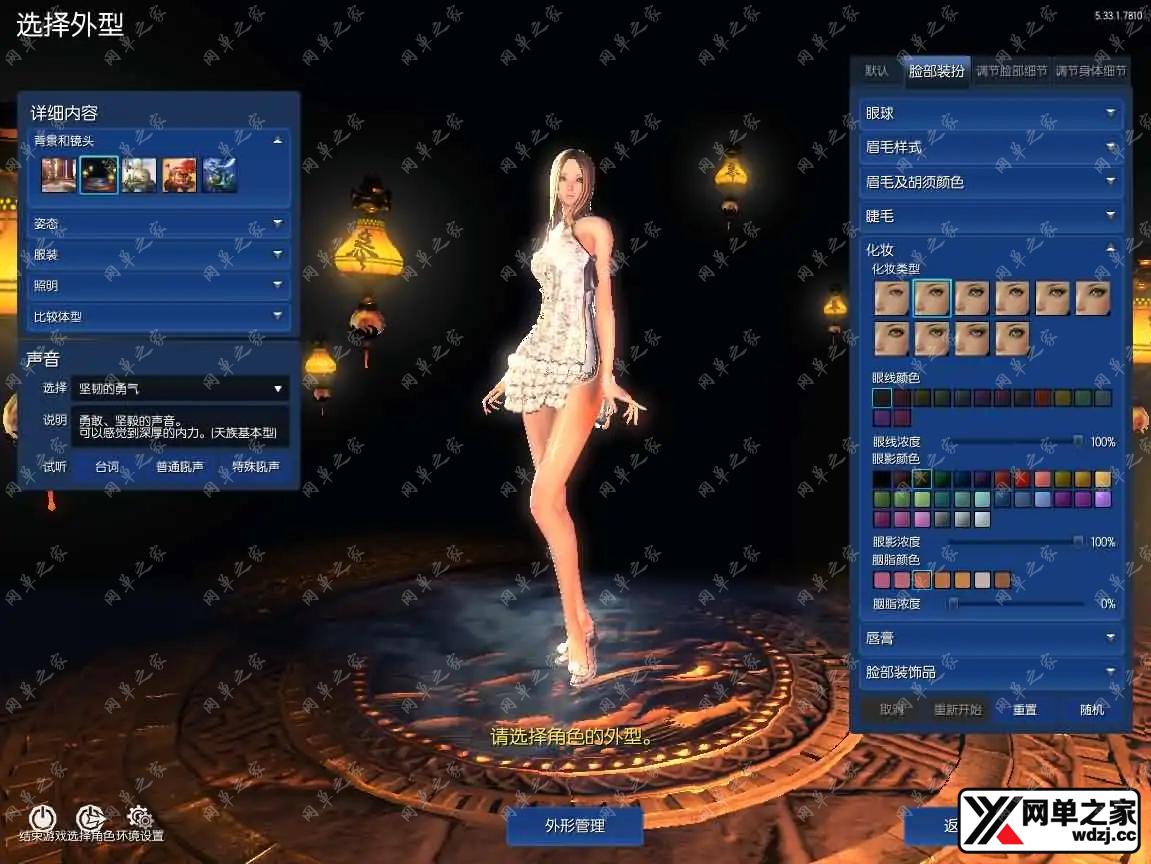This screenshot has width=1151, height=864.
Task: Expand the 睫毛 section
Action: pos(991,216)
